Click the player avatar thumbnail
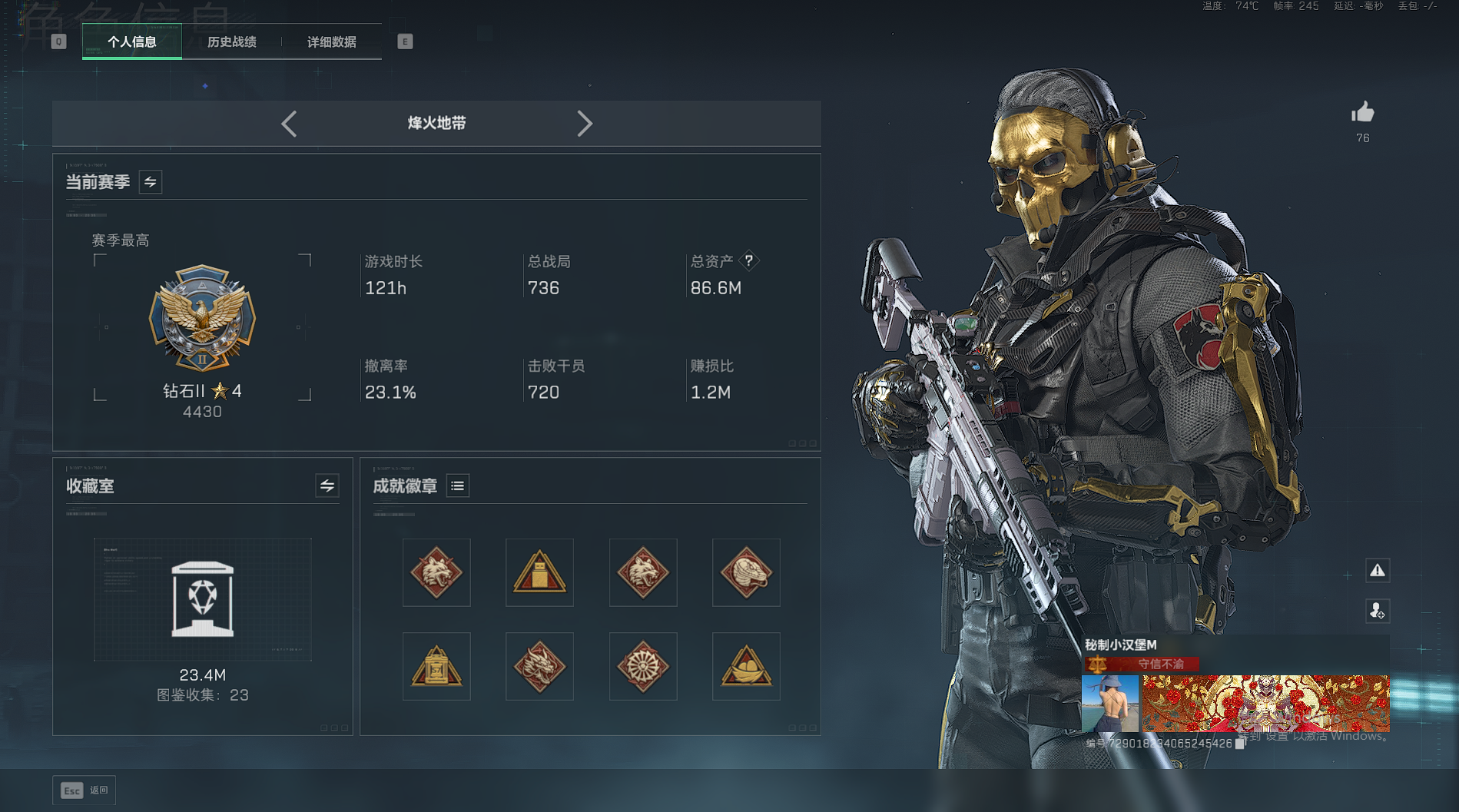 click(x=1109, y=704)
